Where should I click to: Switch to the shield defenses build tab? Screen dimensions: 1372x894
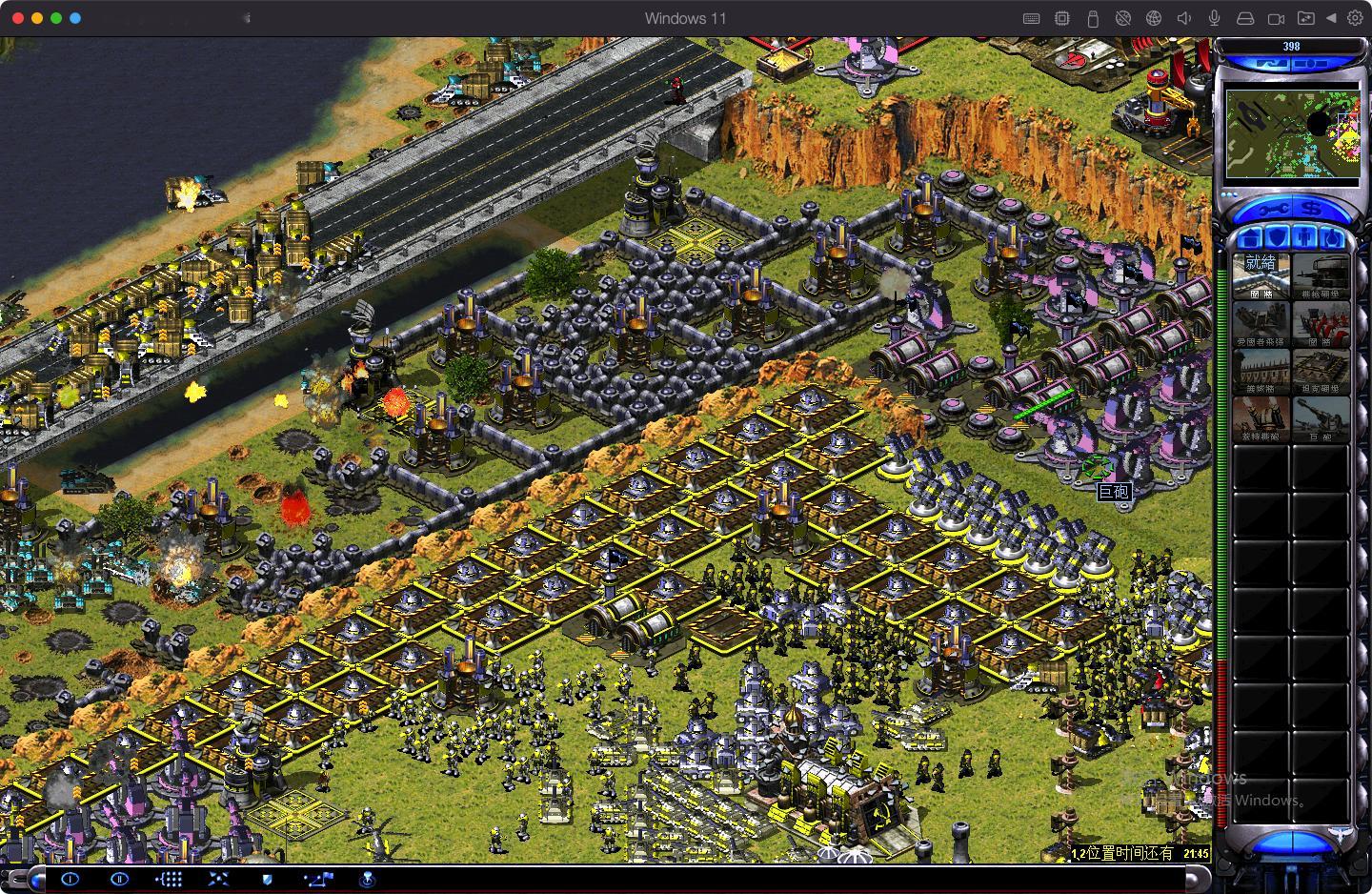point(1277,237)
